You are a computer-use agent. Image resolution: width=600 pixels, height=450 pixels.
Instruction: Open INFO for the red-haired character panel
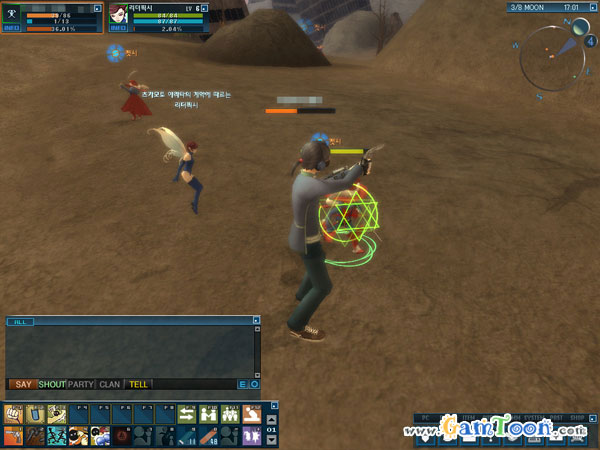click(118, 28)
